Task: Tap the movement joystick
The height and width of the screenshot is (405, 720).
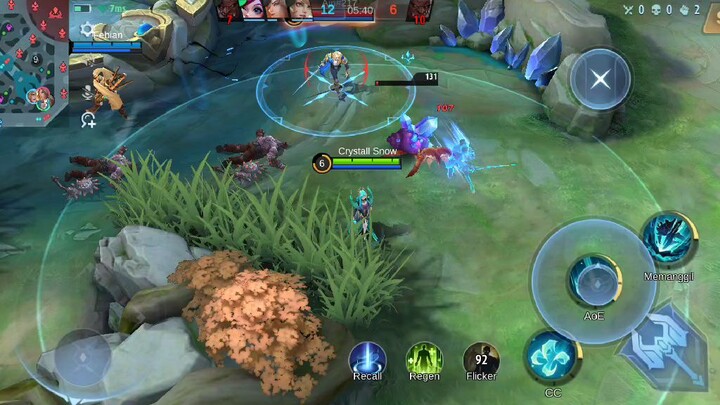Action: [83, 357]
